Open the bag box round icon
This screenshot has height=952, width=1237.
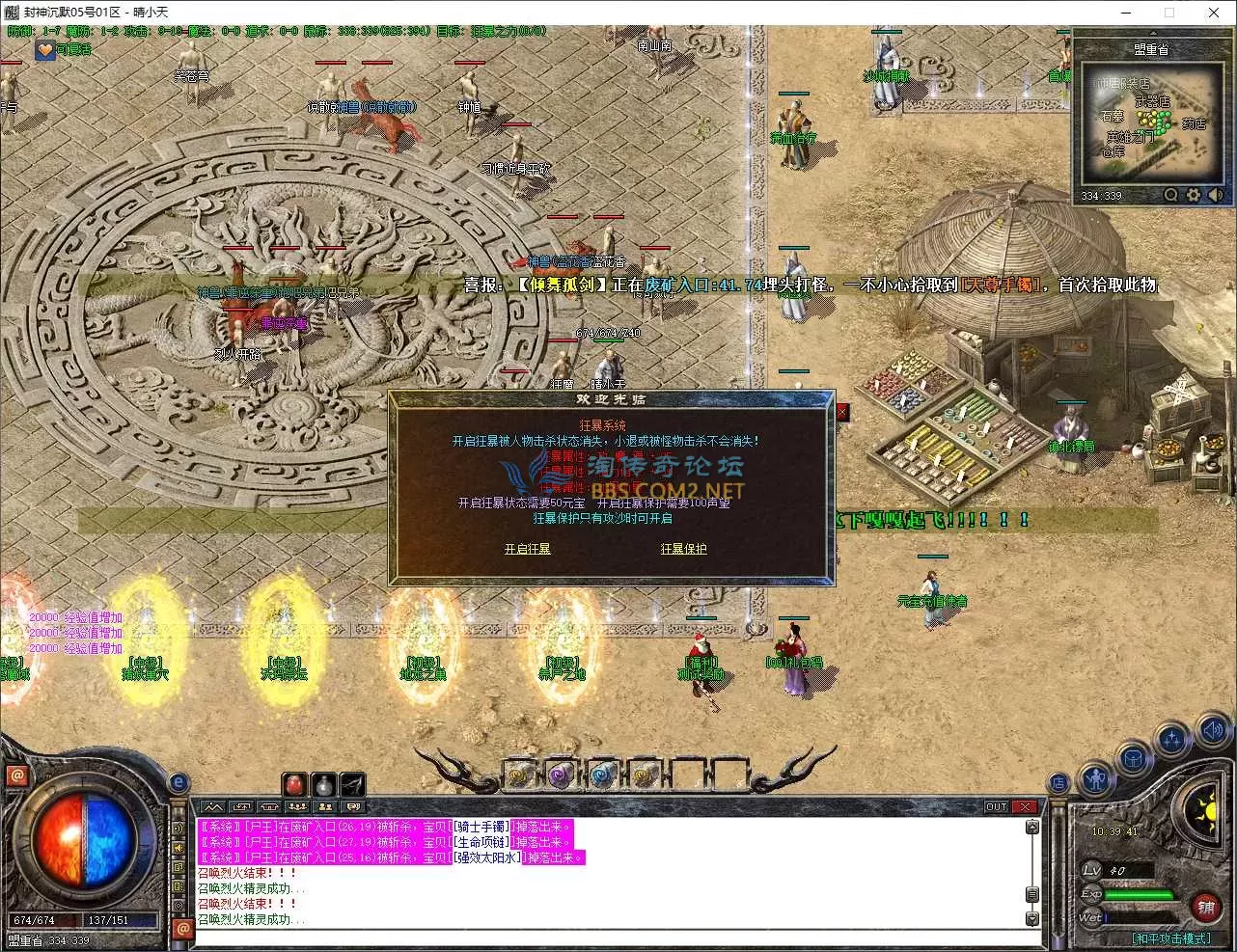[x=1134, y=759]
